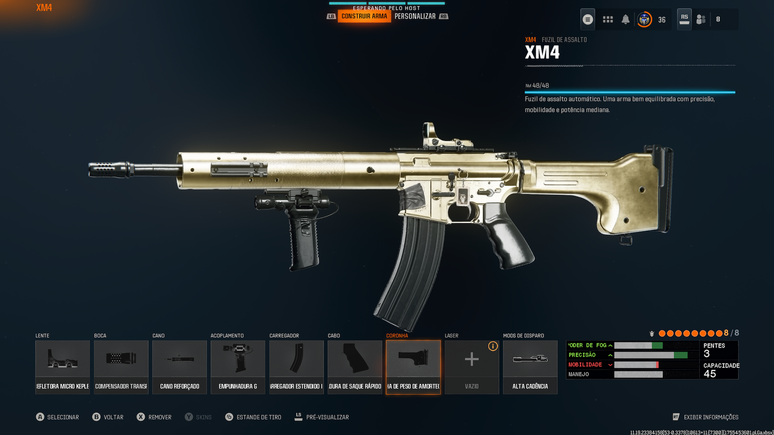Open the Lente attachment slot
The height and width of the screenshot is (435, 774).
pyautogui.click(x=62, y=366)
